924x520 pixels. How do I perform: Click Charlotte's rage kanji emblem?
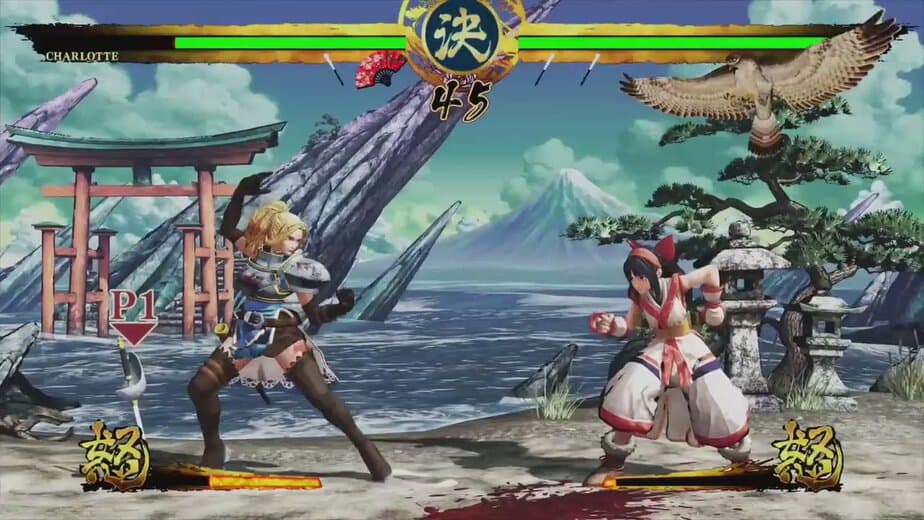tap(115, 456)
